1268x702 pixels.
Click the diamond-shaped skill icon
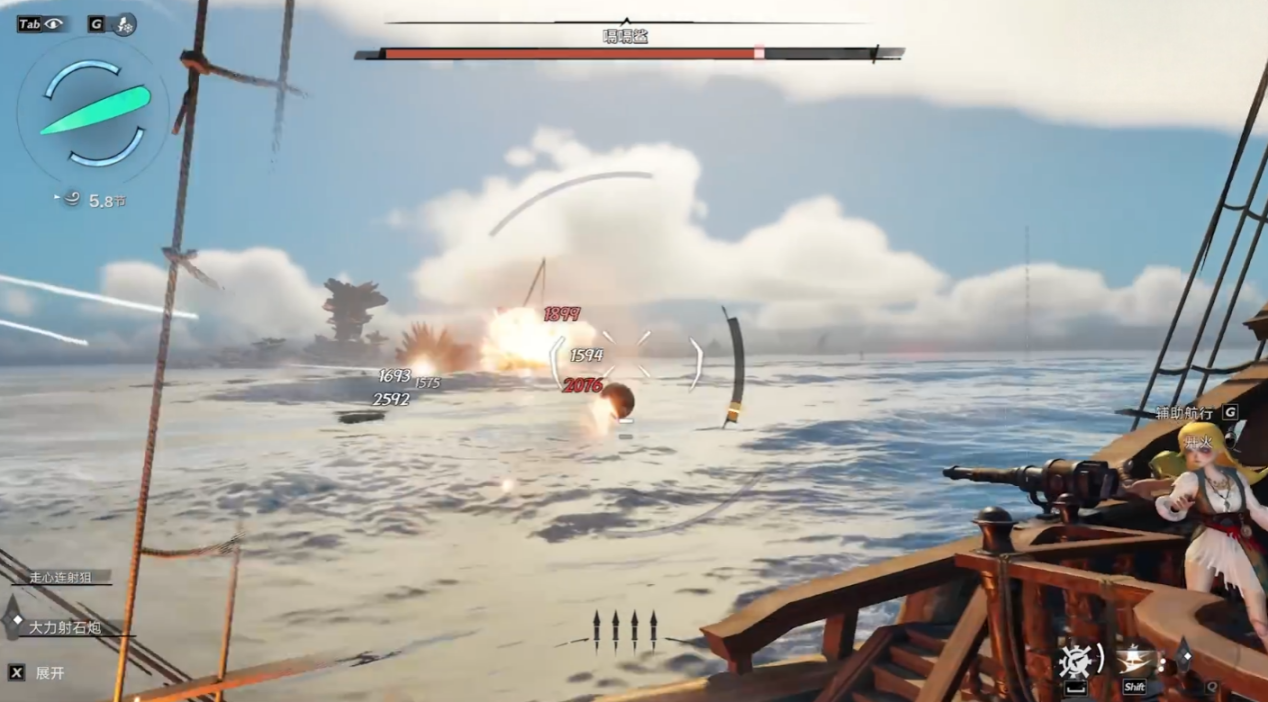[x=1183, y=654]
